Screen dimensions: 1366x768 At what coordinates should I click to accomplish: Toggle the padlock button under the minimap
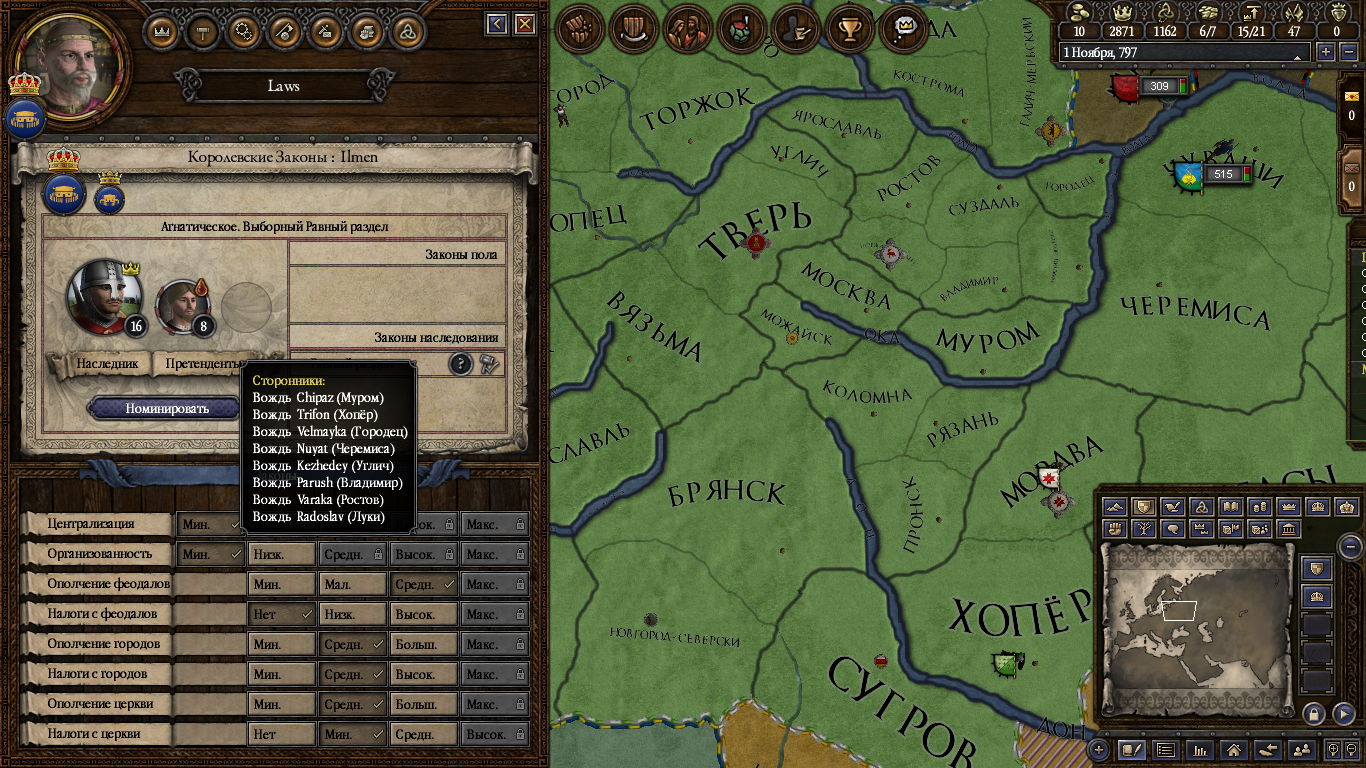tap(1314, 714)
